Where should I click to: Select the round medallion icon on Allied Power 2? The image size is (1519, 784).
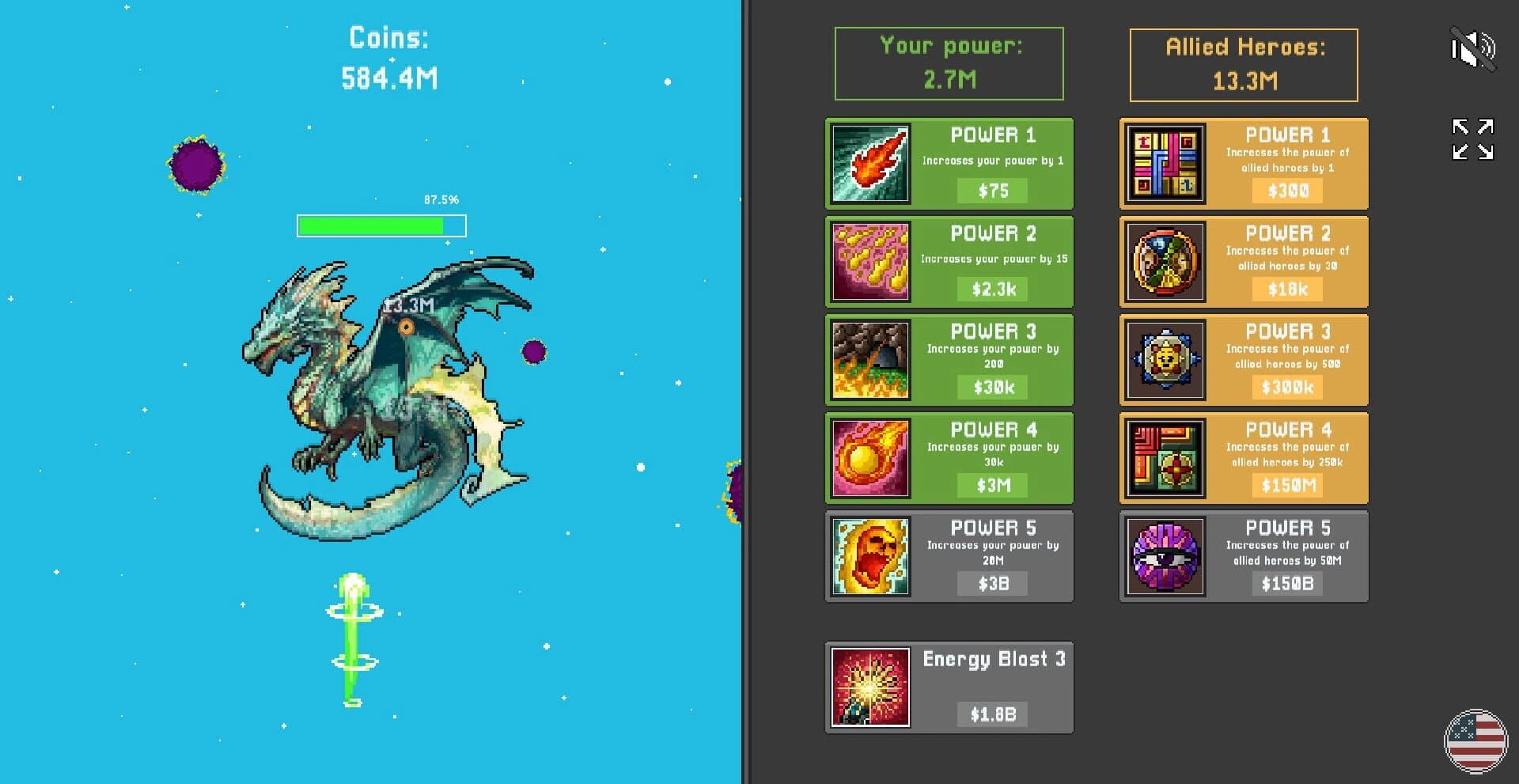pos(1164,261)
